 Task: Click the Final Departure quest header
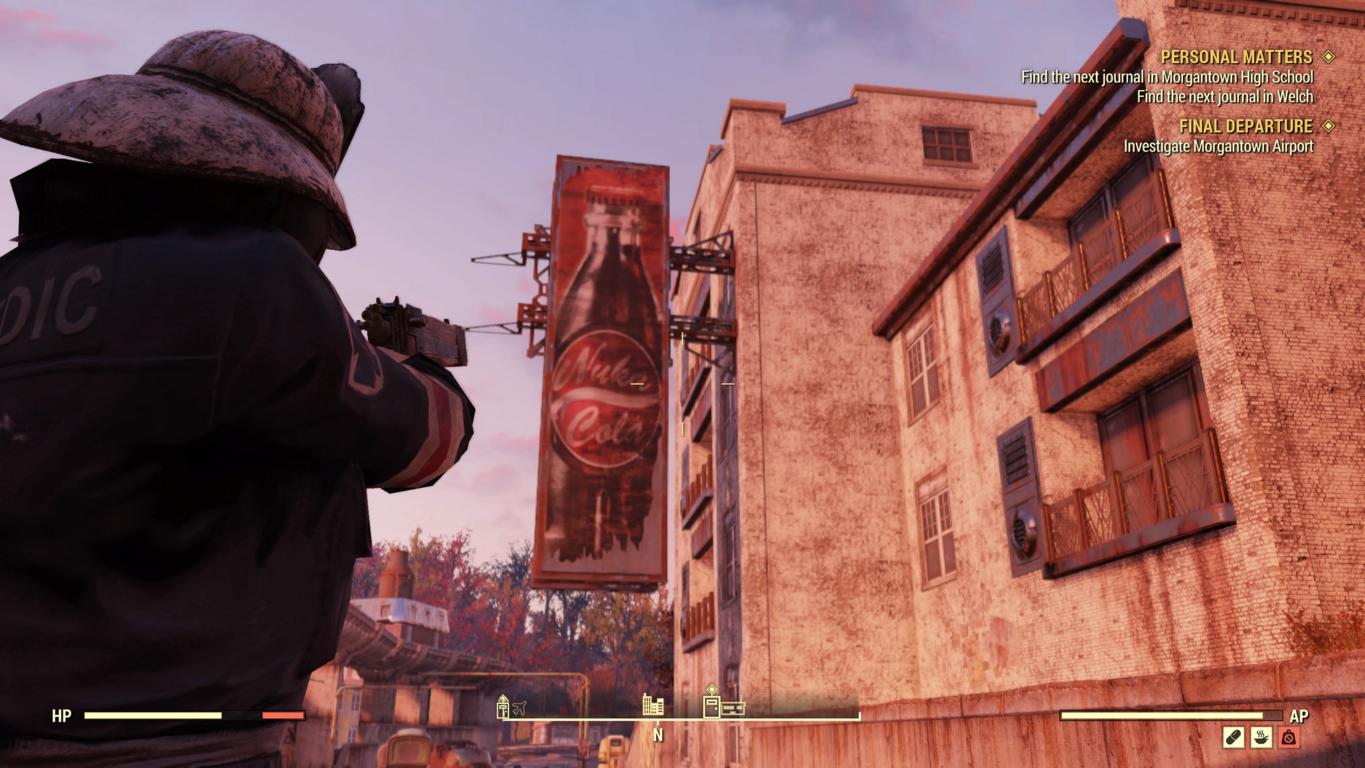tap(1245, 126)
